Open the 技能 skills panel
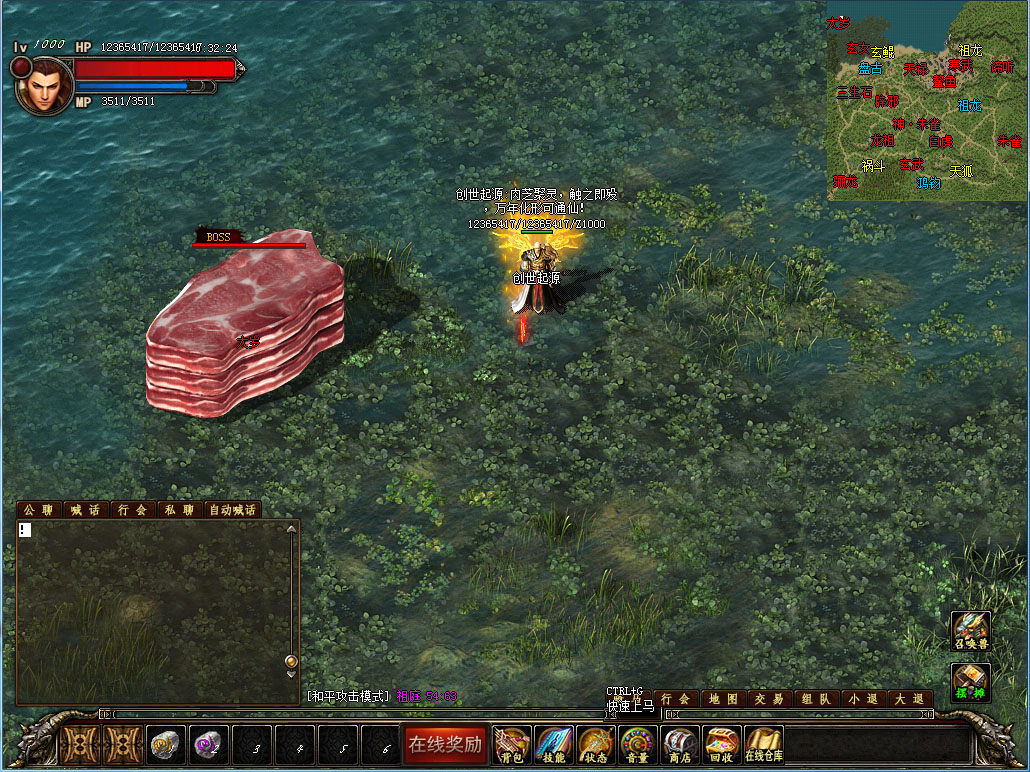This screenshot has height=772, width=1030. [x=554, y=744]
